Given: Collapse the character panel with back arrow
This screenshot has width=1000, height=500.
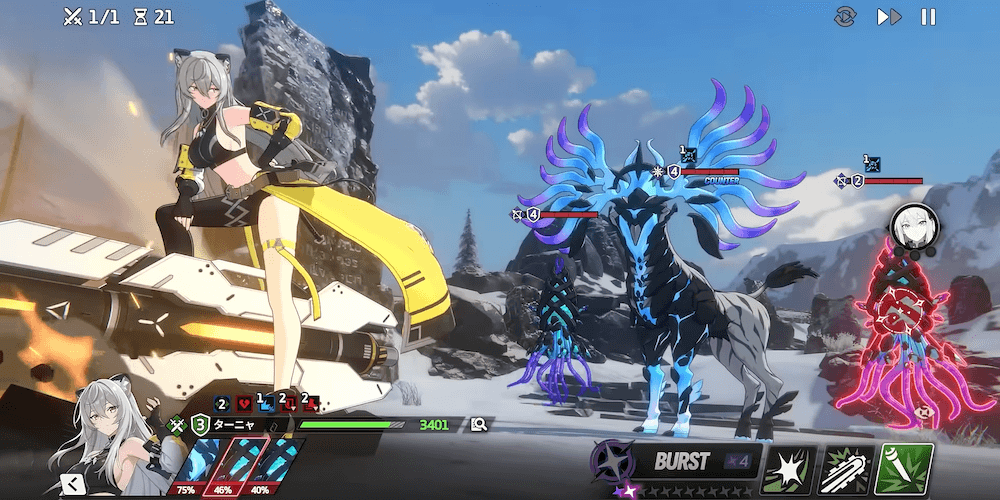Looking at the screenshot, I should [71, 485].
